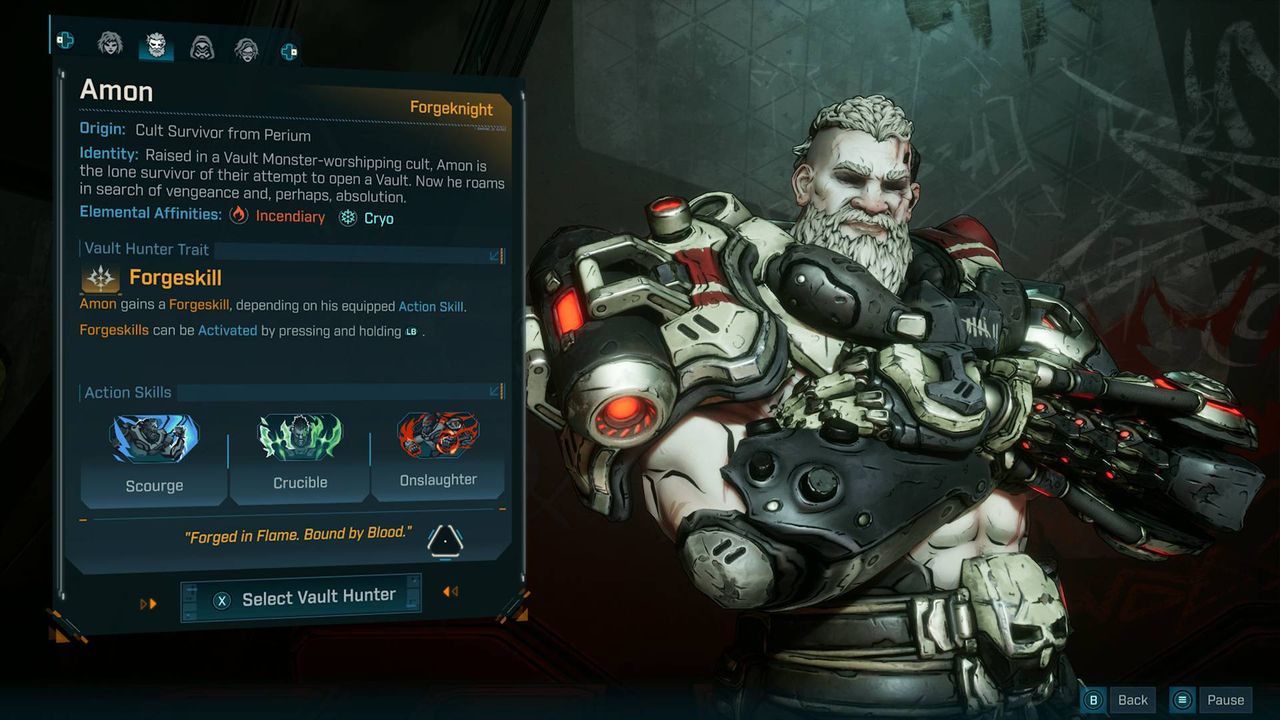Select Amon's bearded portrait tab
Screen dimensions: 1280x720
pos(155,42)
